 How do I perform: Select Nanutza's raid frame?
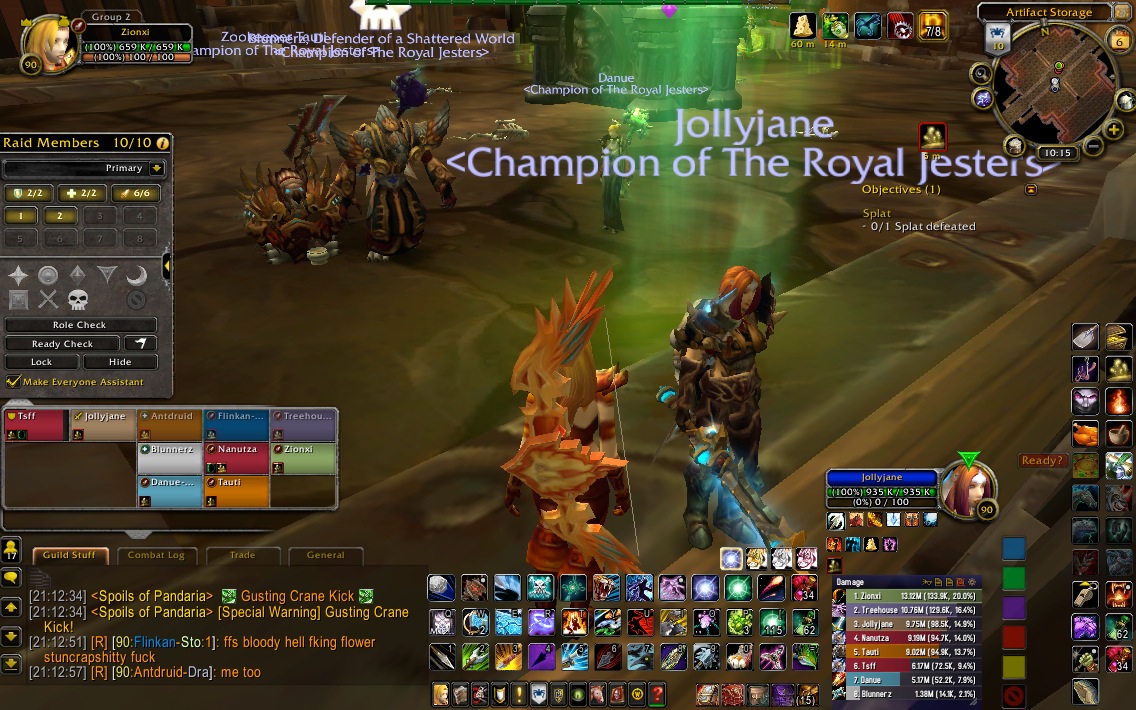(236, 457)
